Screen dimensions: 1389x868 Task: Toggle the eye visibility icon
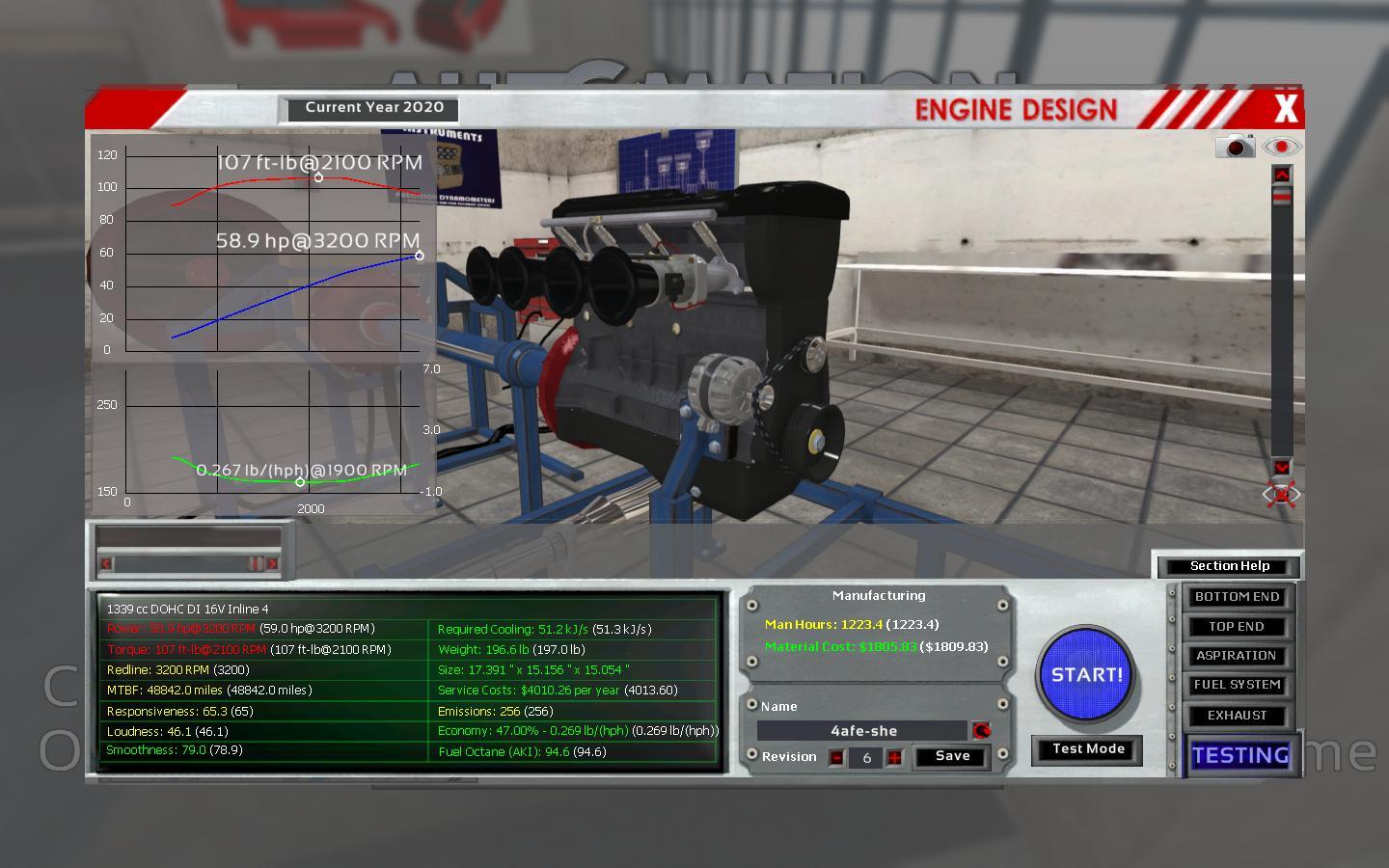tap(1281, 147)
